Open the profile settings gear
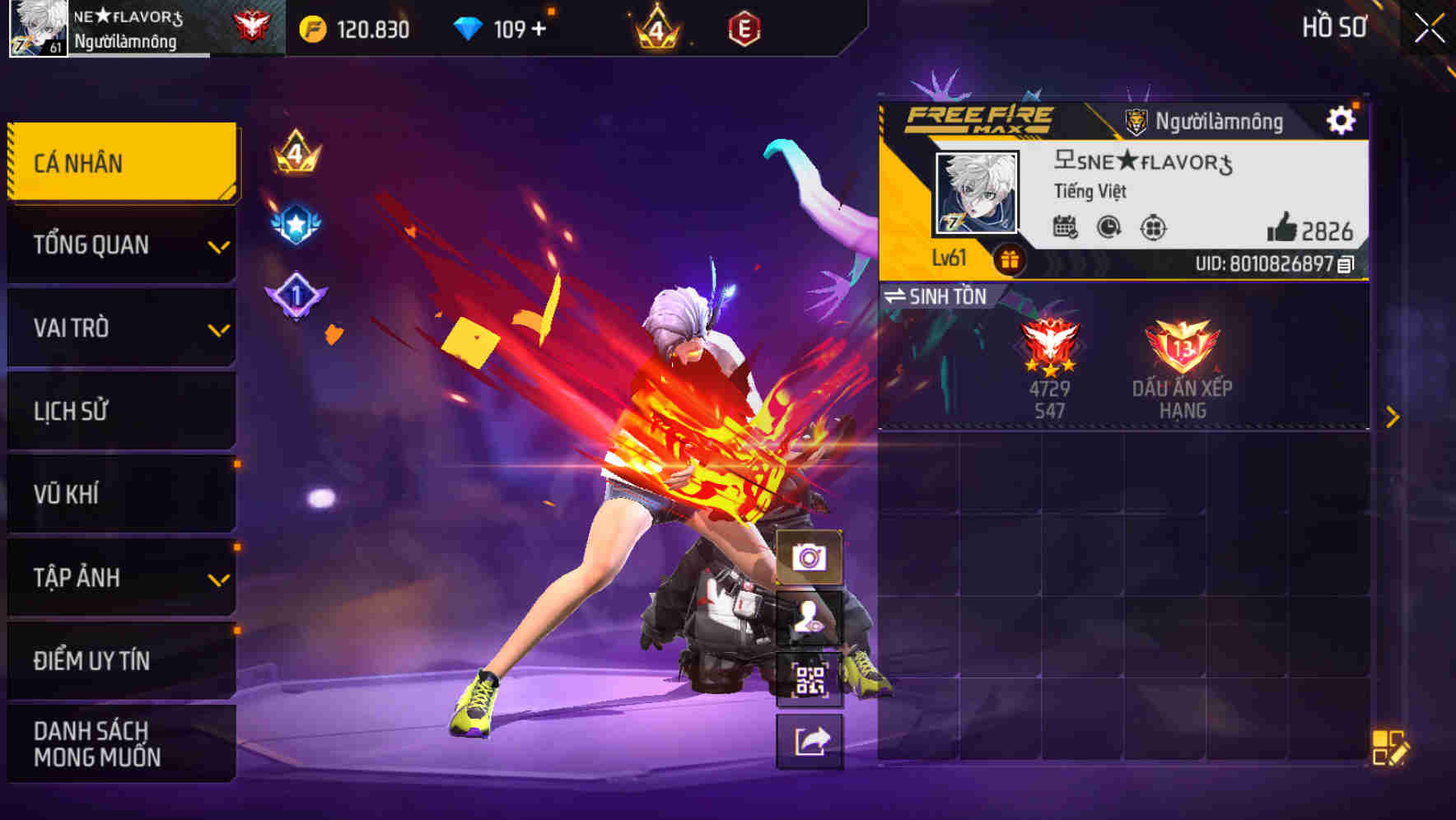 coord(1342,119)
